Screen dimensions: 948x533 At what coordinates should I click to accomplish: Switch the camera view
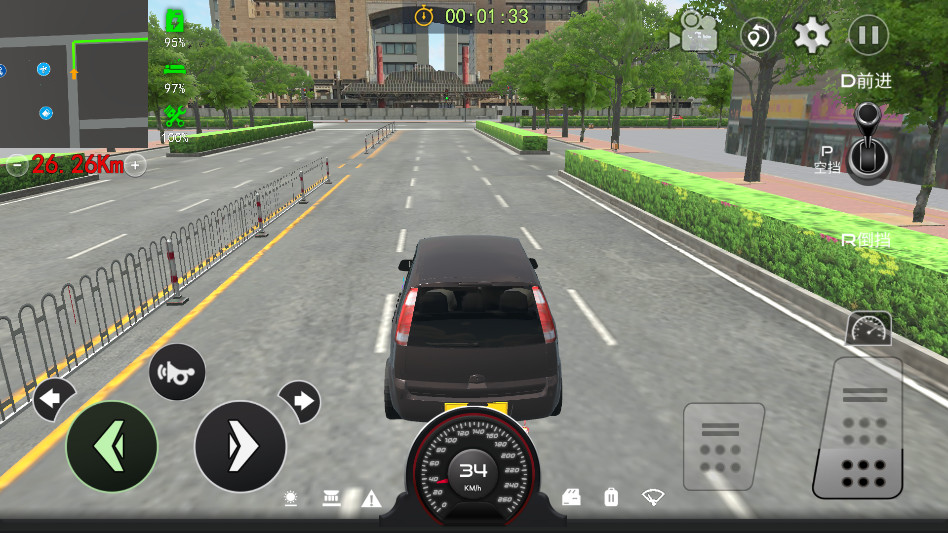[694, 33]
